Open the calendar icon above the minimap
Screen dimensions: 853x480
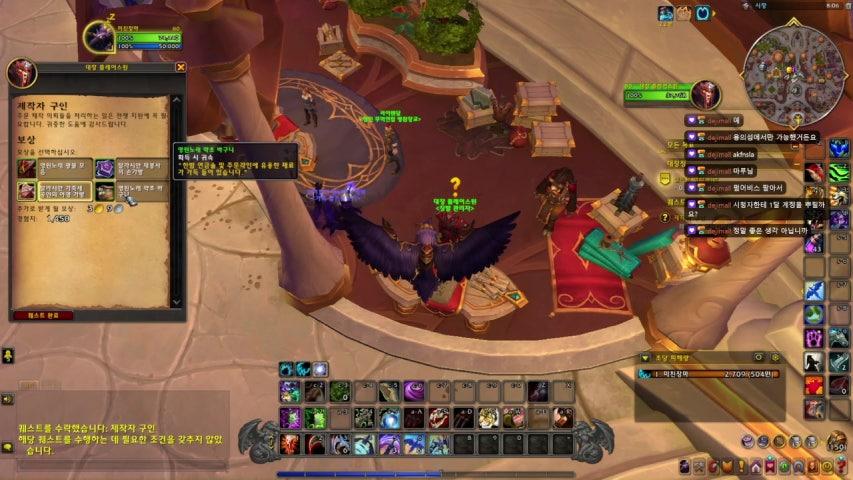[704, 13]
